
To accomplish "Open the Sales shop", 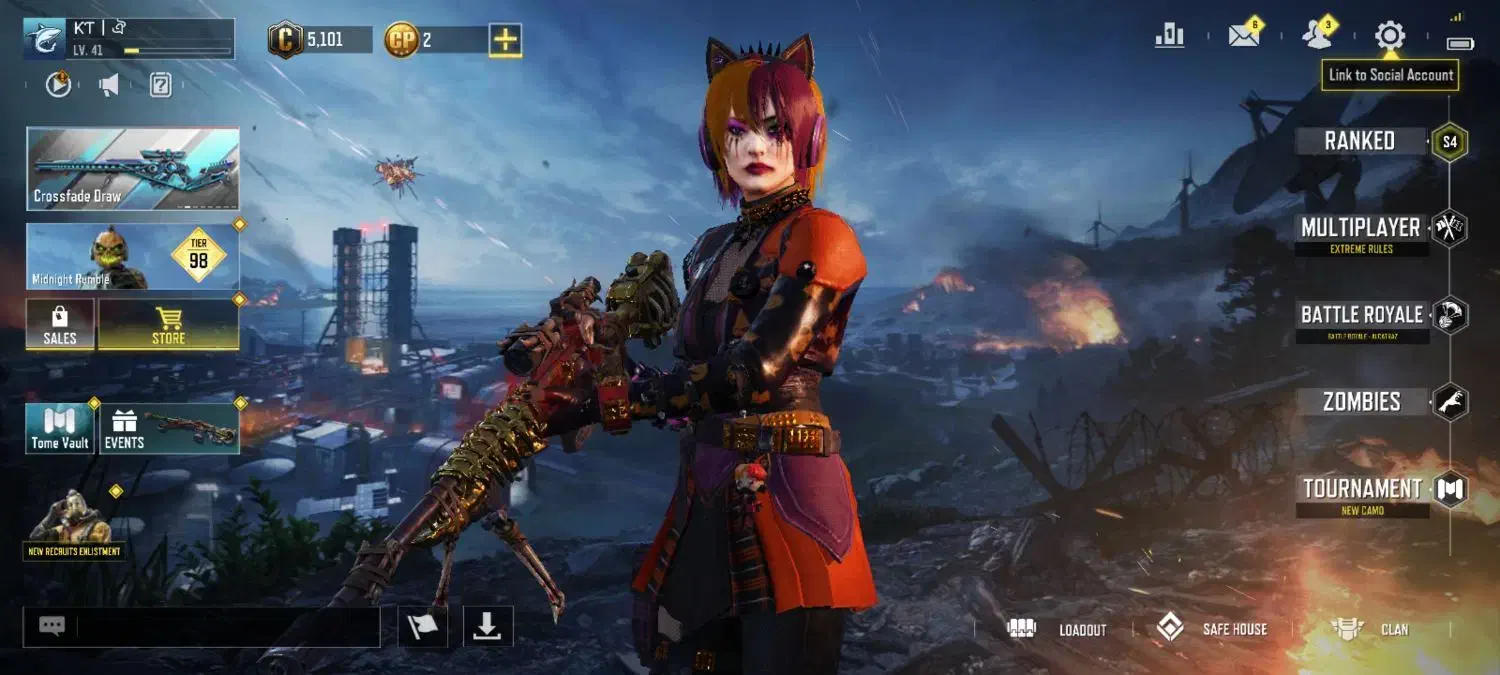I will 60,324.
